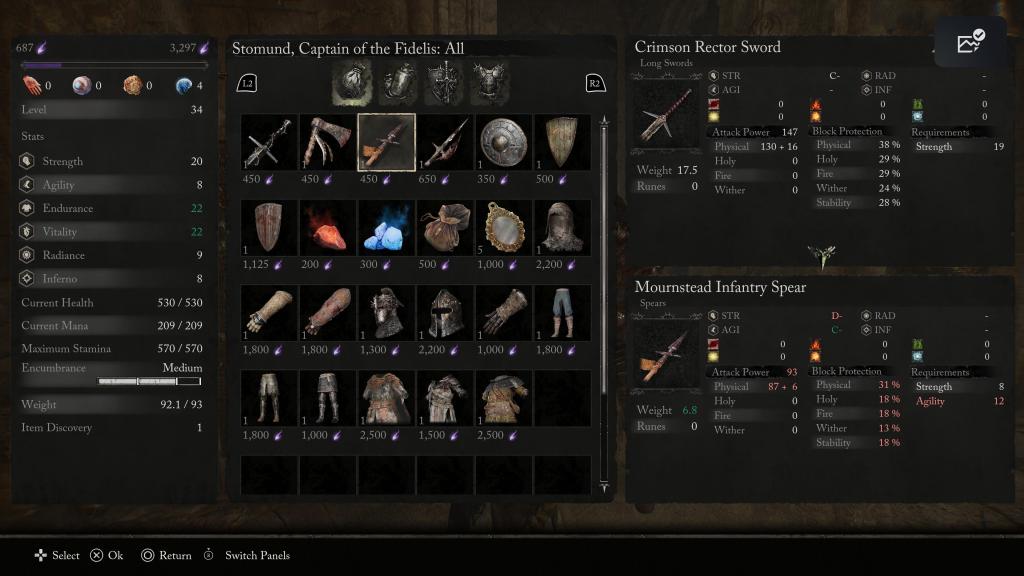Select the gold-framed mirror item
Screen dimensions: 1024x576
coord(504,227)
